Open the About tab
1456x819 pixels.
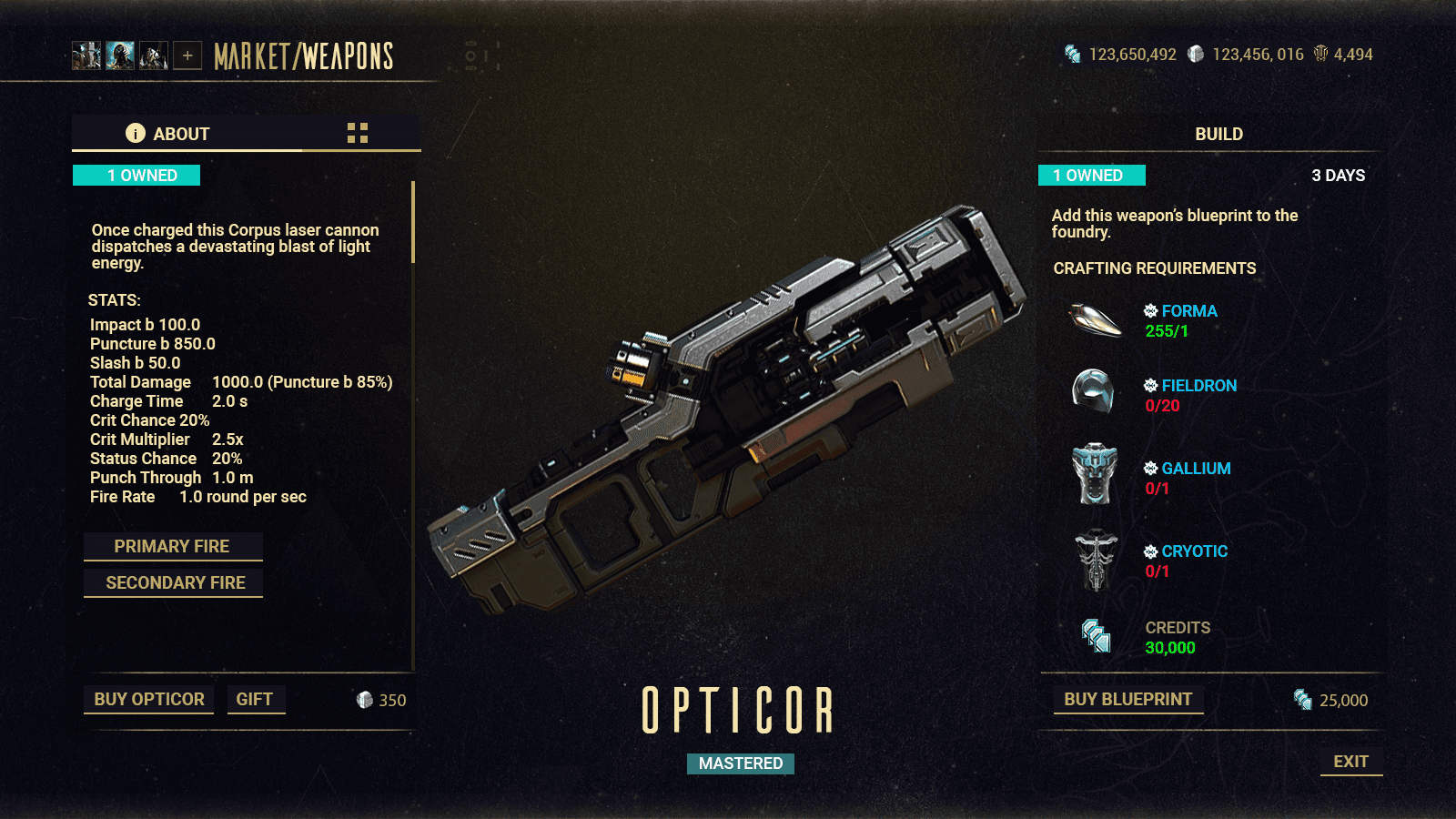click(168, 134)
